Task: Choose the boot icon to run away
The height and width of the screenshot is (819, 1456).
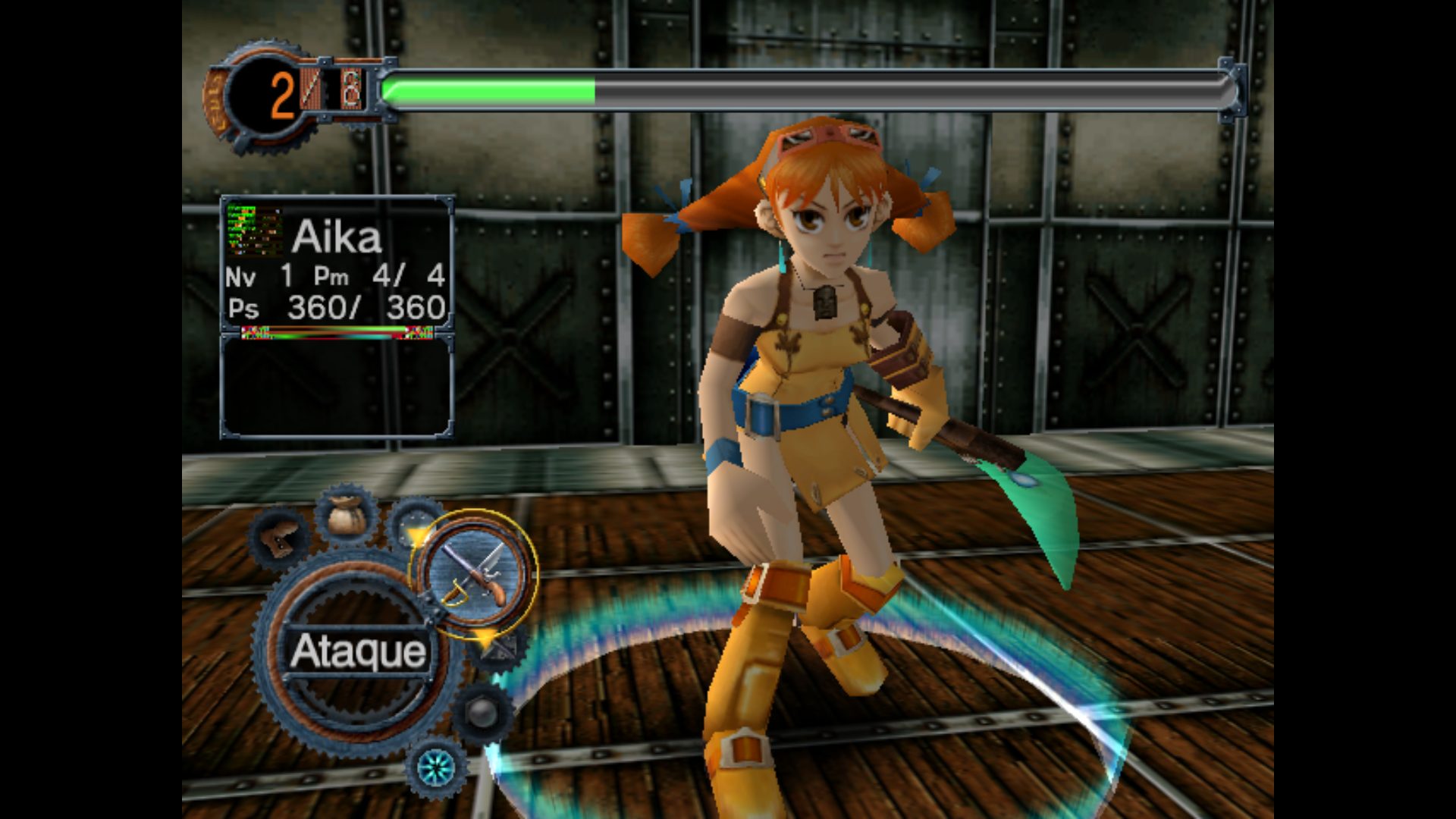Action: (278, 537)
